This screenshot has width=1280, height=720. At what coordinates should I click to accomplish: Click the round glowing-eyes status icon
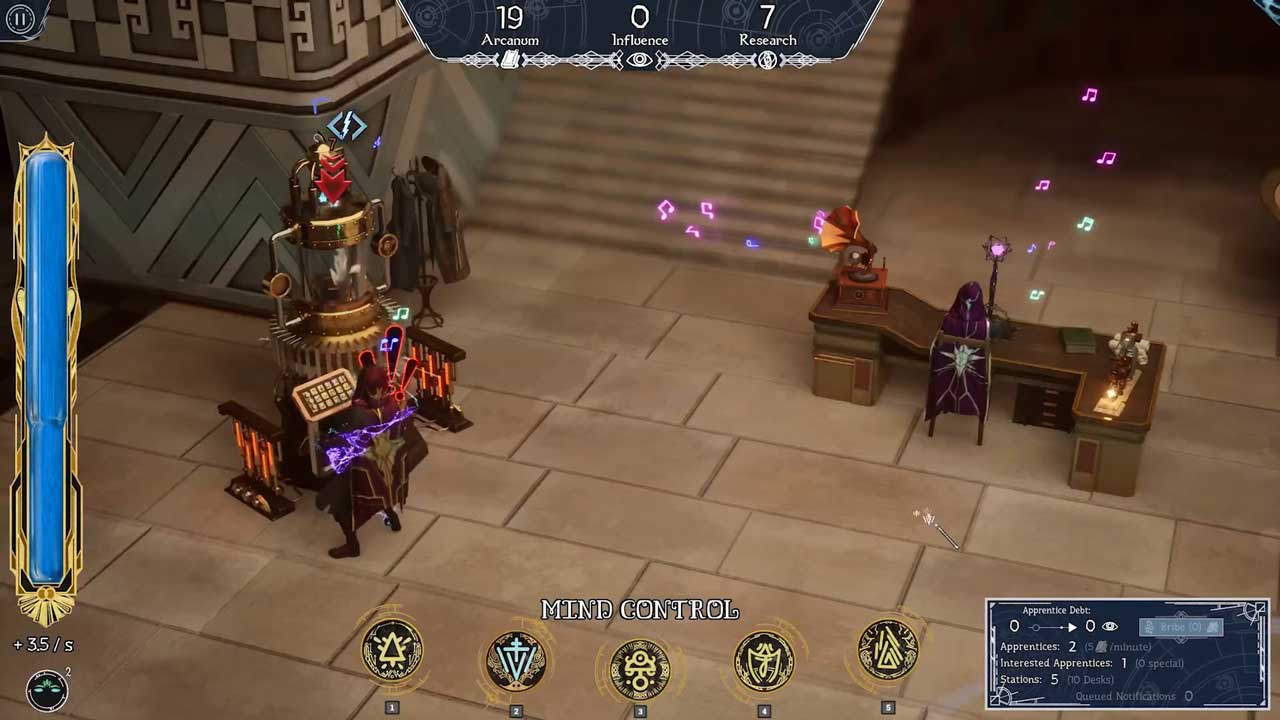pos(46,689)
